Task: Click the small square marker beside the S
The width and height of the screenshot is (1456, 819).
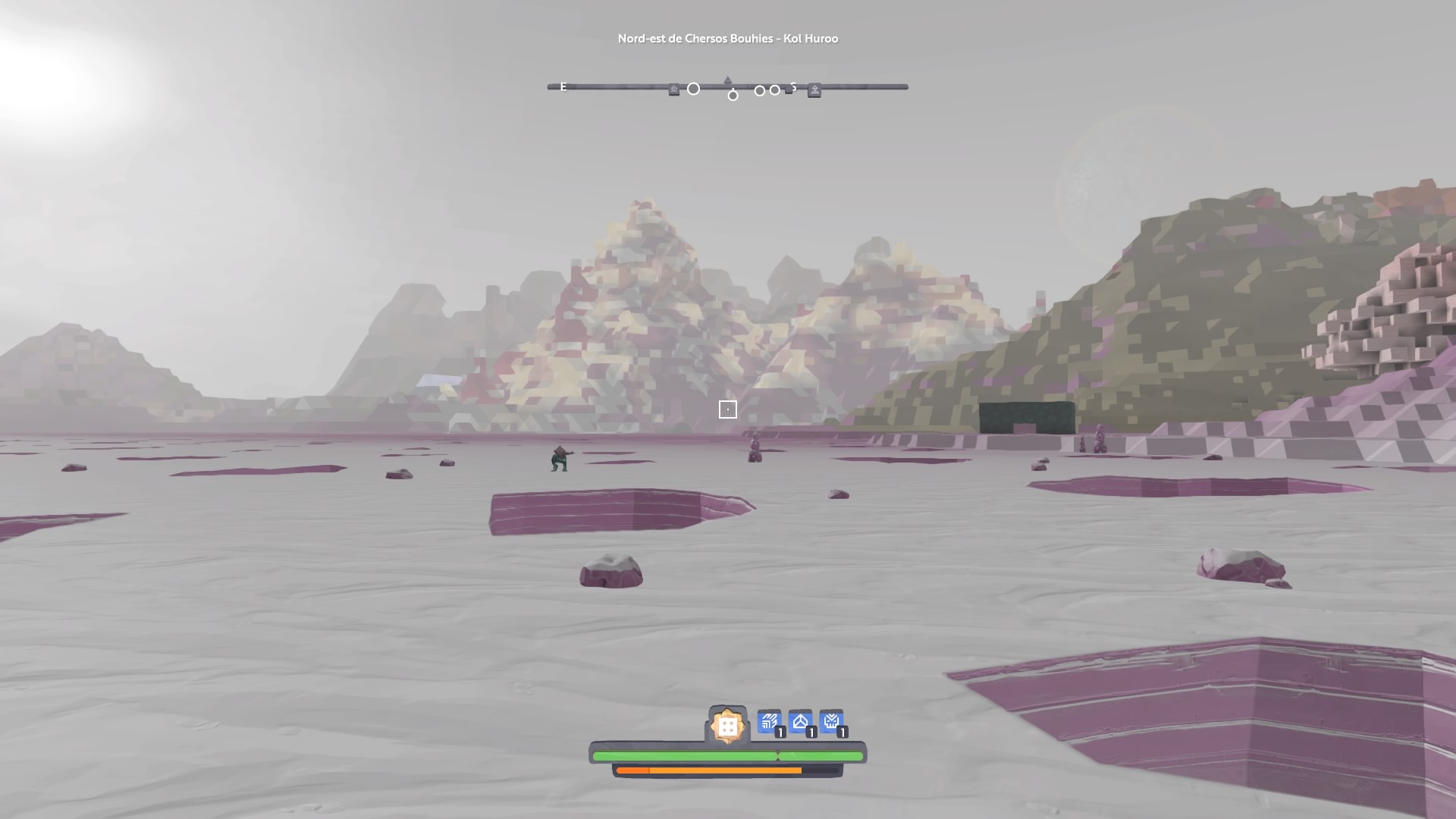Action: pyautogui.click(x=787, y=89)
